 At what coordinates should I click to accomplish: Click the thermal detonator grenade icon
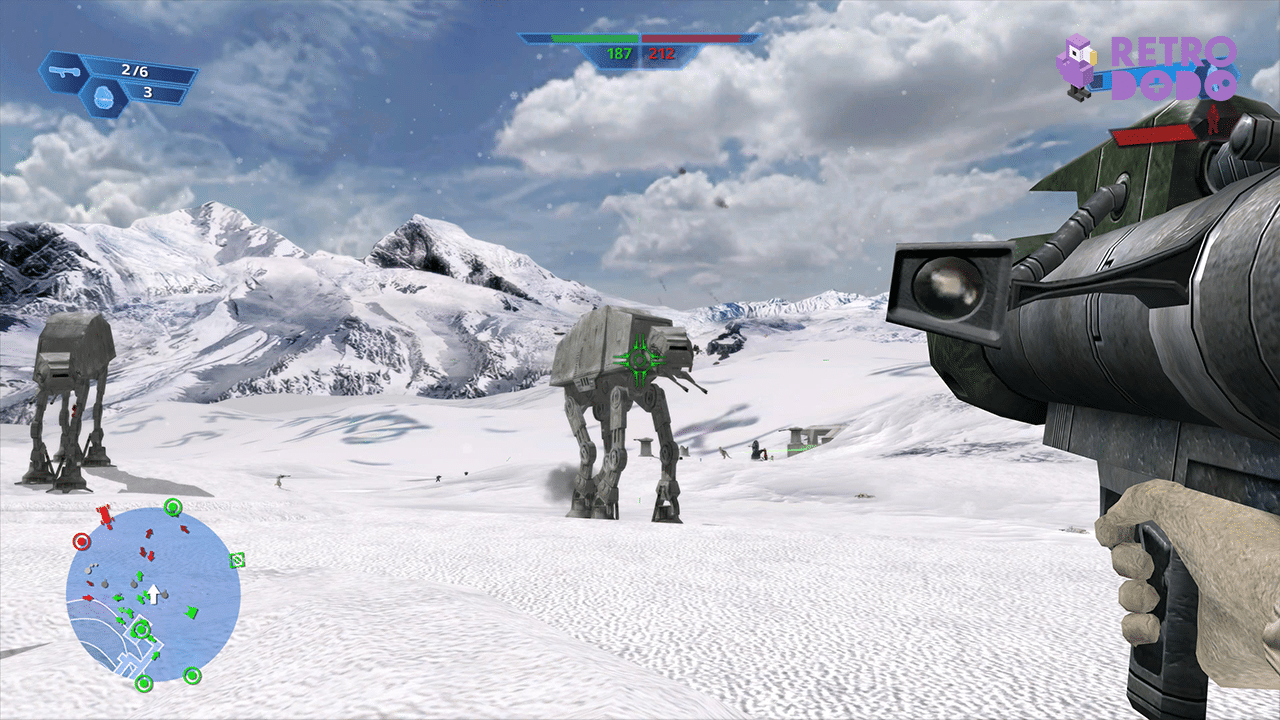click(x=103, y=95)
